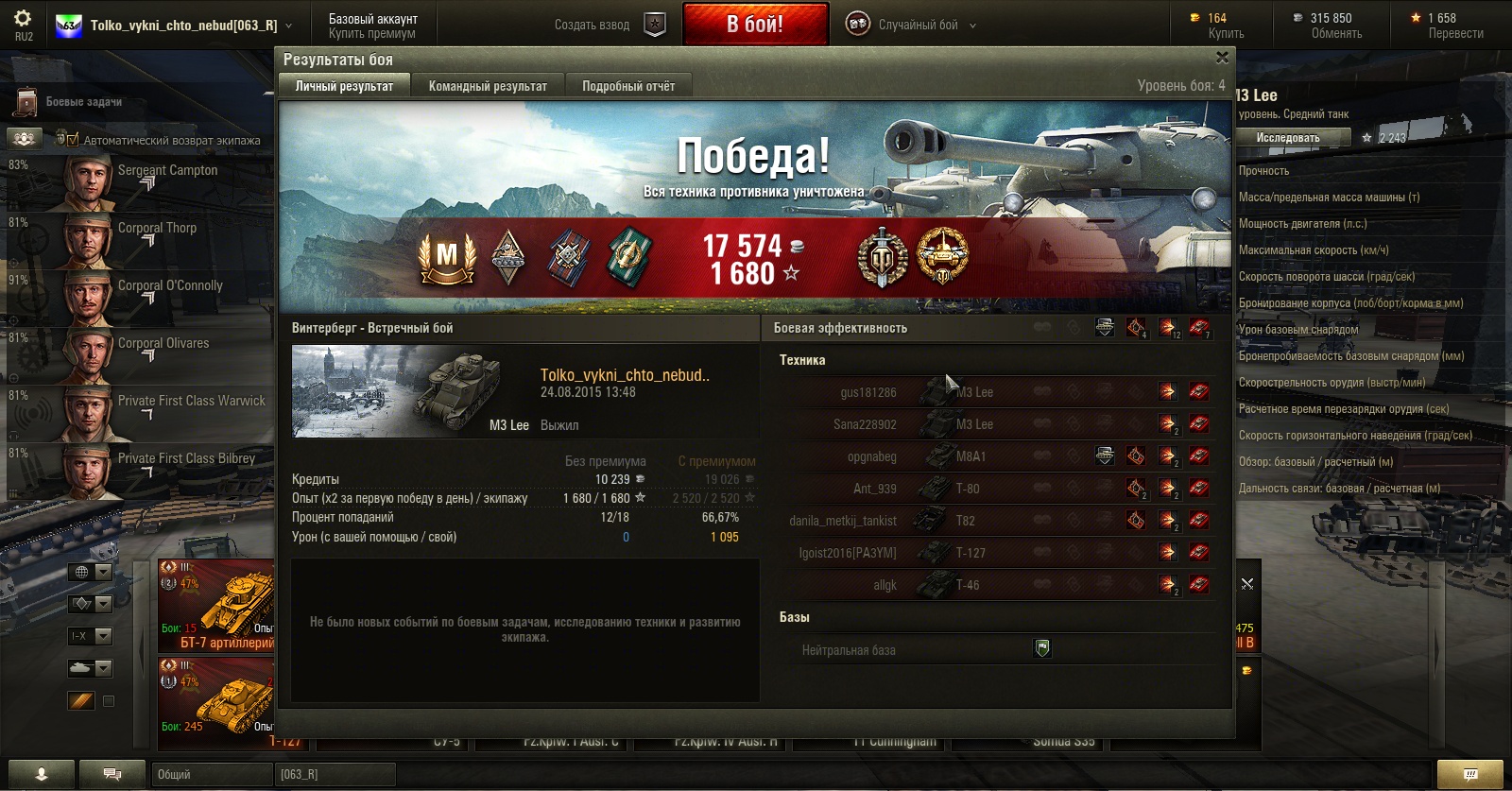Open the settings gear menu

[23, 19]
